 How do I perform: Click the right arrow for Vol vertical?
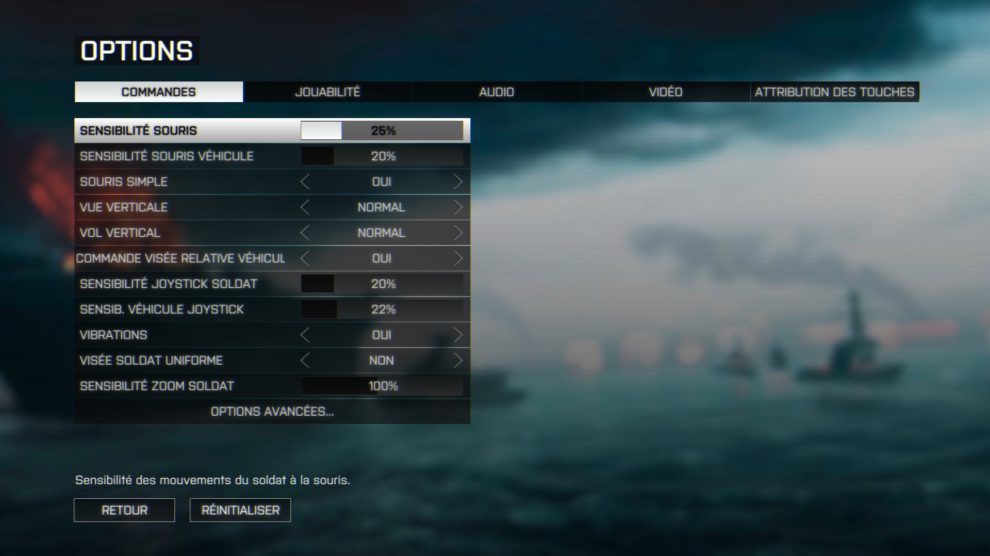458,233
